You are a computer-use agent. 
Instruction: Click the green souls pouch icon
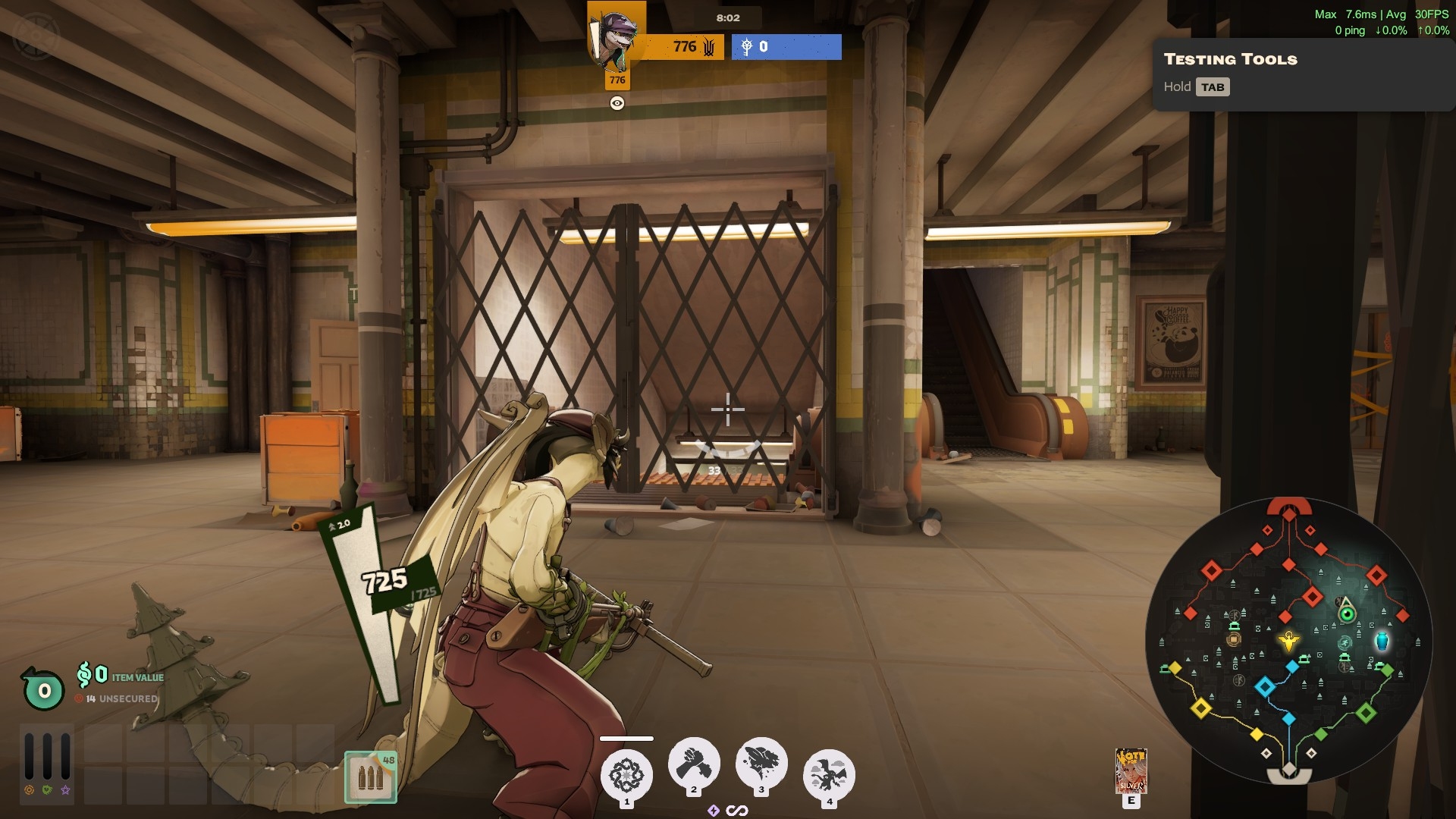coord(43,689)
